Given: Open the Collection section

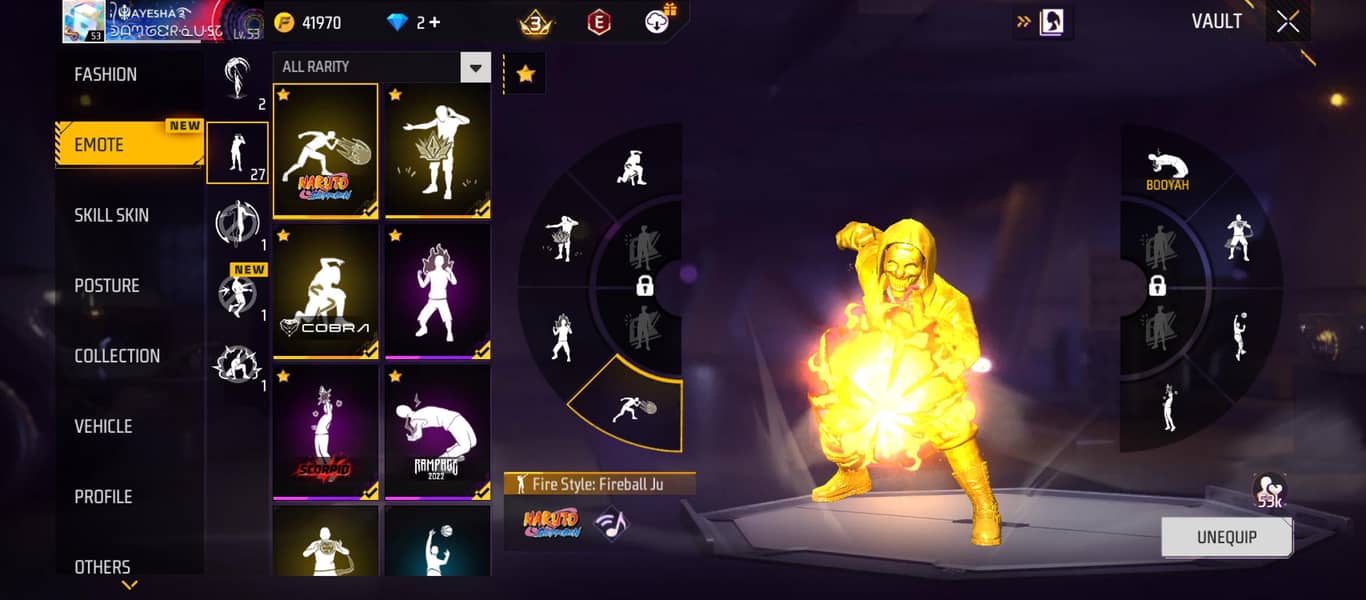Looking at the screenshot, I should click(117, 356).
